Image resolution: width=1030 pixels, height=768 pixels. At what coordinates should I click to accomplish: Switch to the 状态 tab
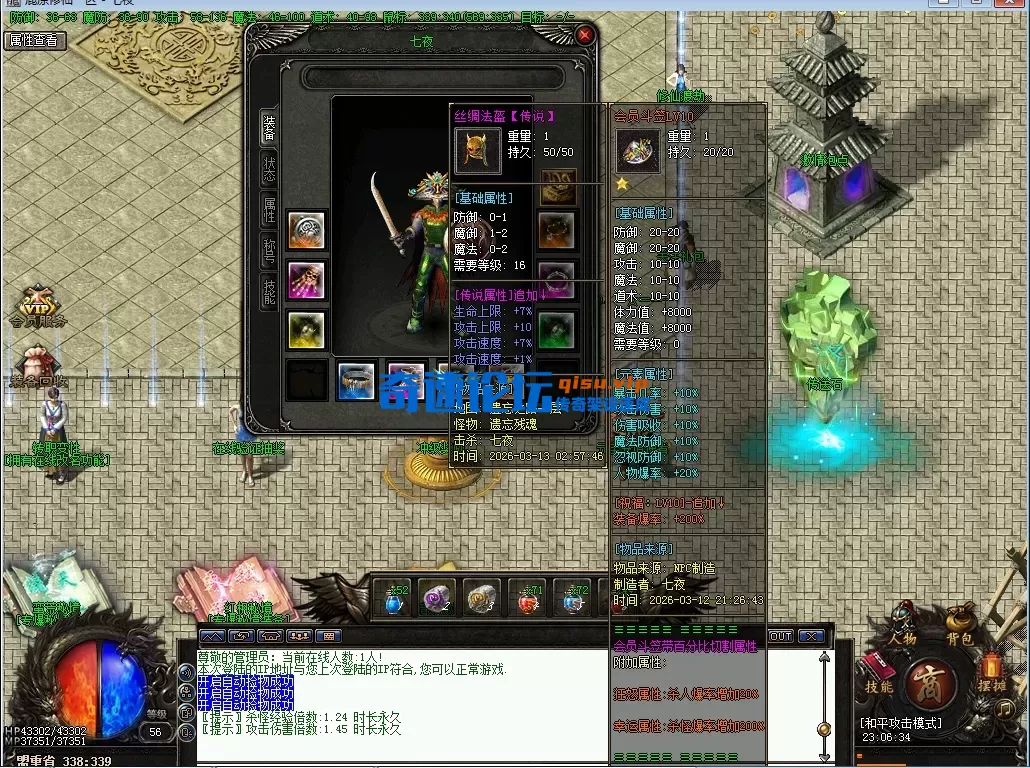coord(269,169)
